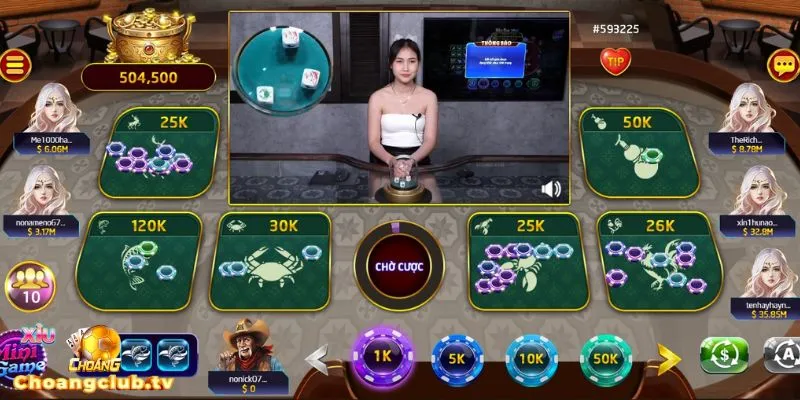This screenshot has width=800, height=400.
Task: Open the chat bubble panel
Action: point(782,65)
